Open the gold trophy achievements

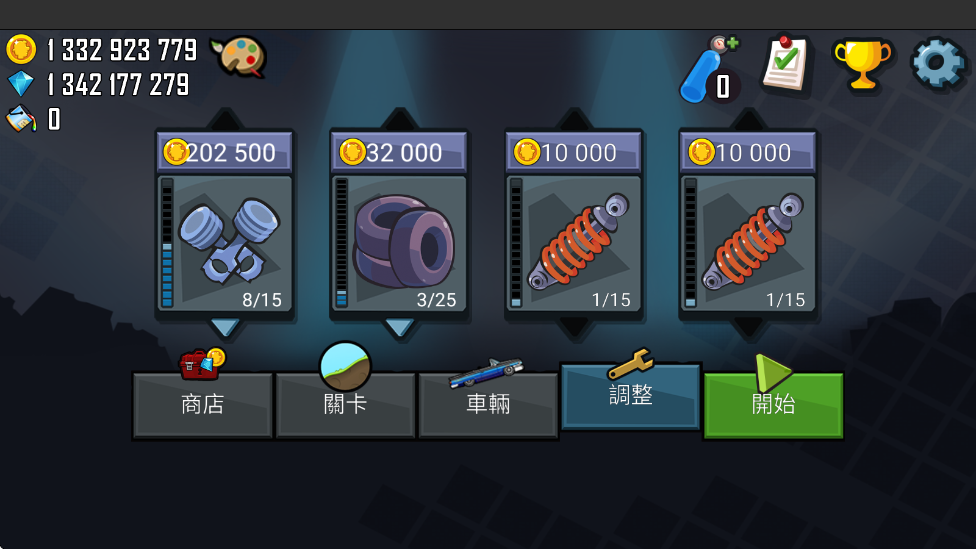tap(861, 66)
